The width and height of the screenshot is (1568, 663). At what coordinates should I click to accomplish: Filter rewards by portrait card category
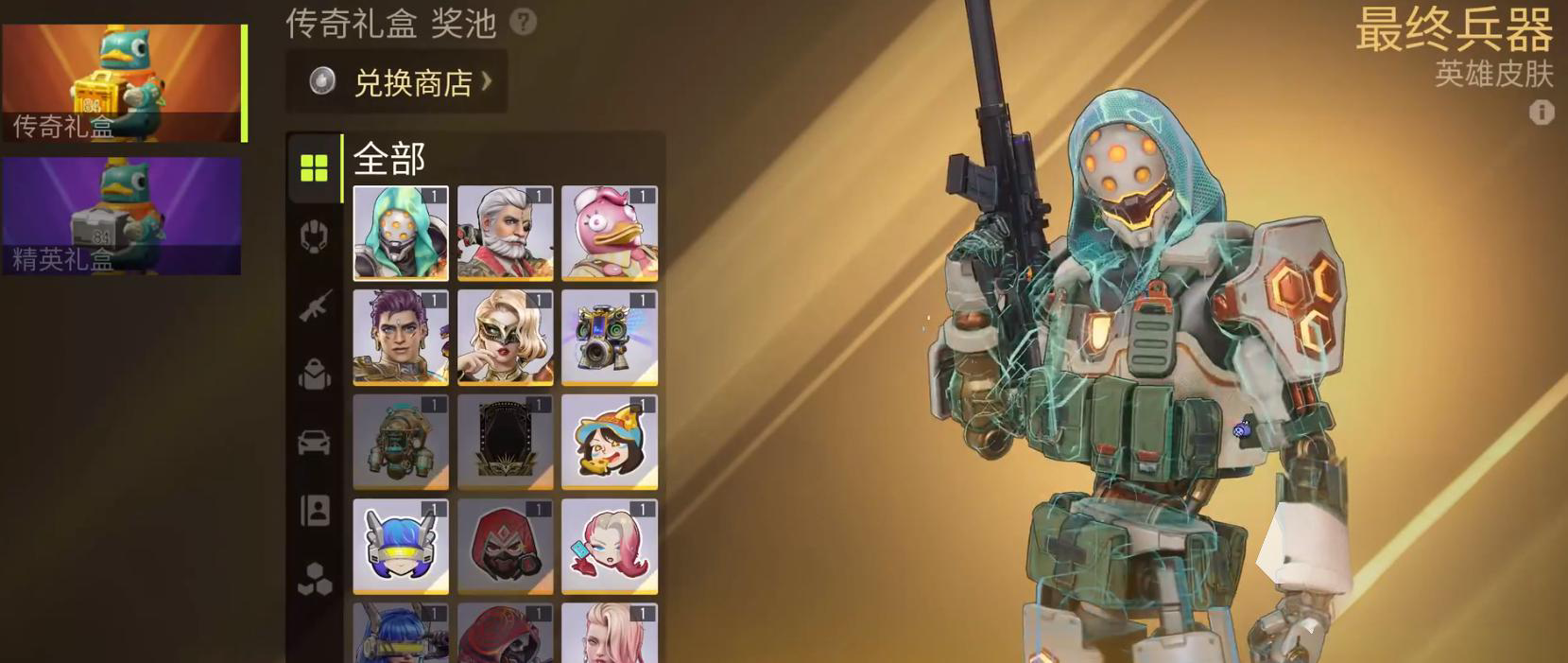314,511
